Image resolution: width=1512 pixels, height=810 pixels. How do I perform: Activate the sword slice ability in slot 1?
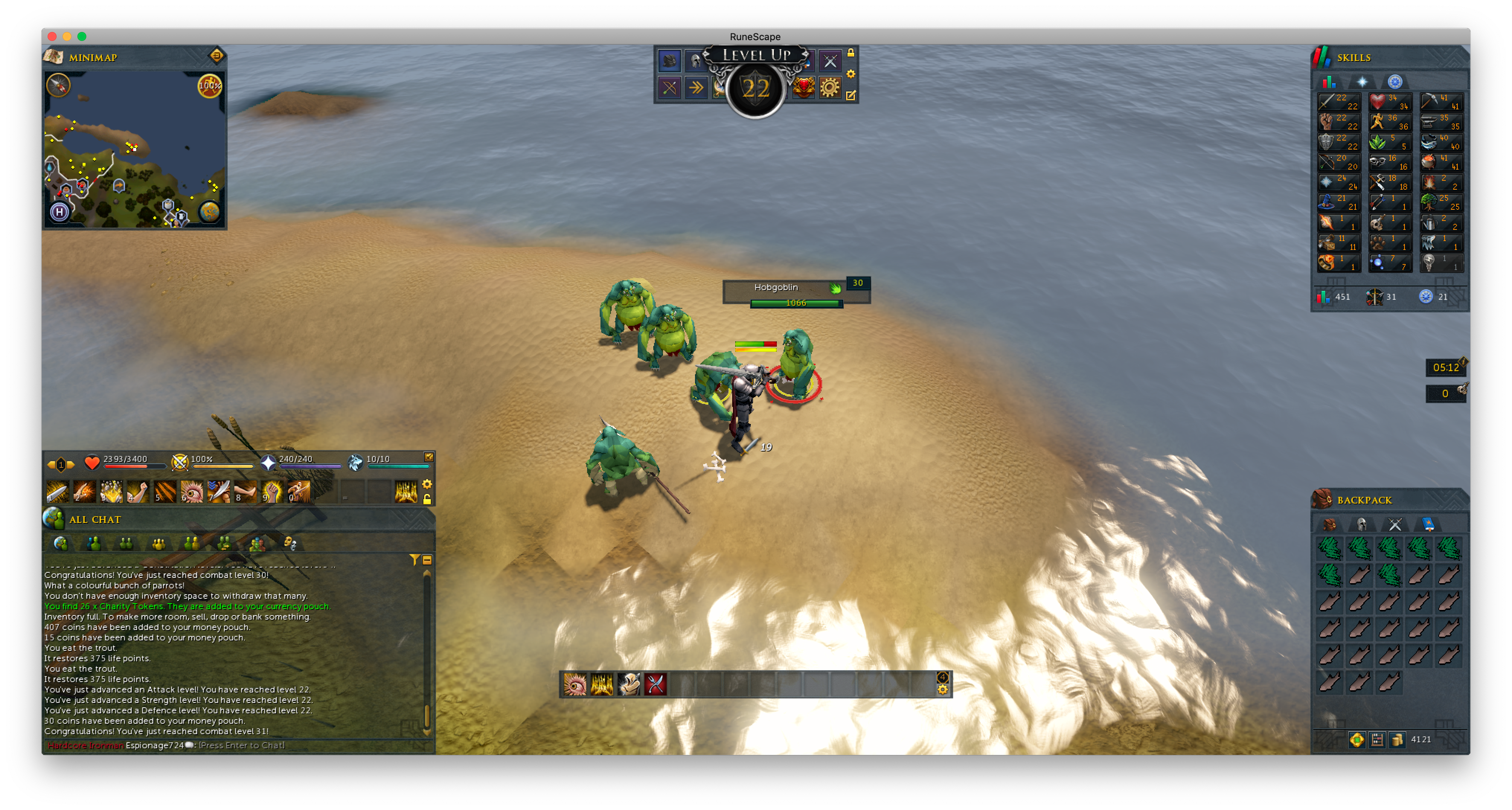pyautogui.click(x=58, y=492)
